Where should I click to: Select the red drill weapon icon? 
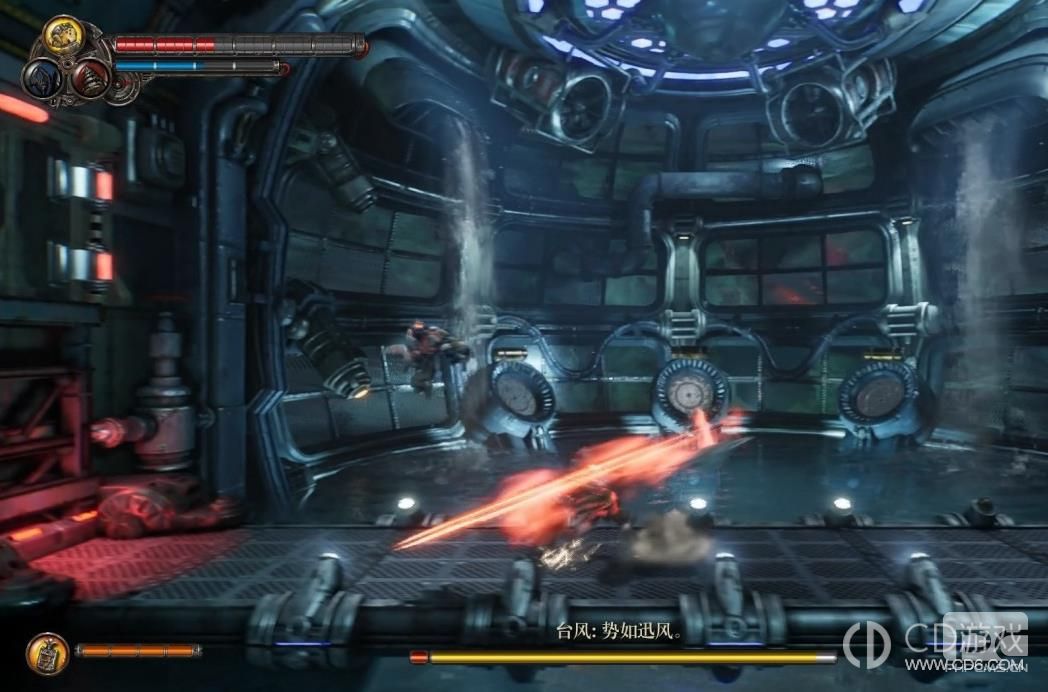(90, 78)
